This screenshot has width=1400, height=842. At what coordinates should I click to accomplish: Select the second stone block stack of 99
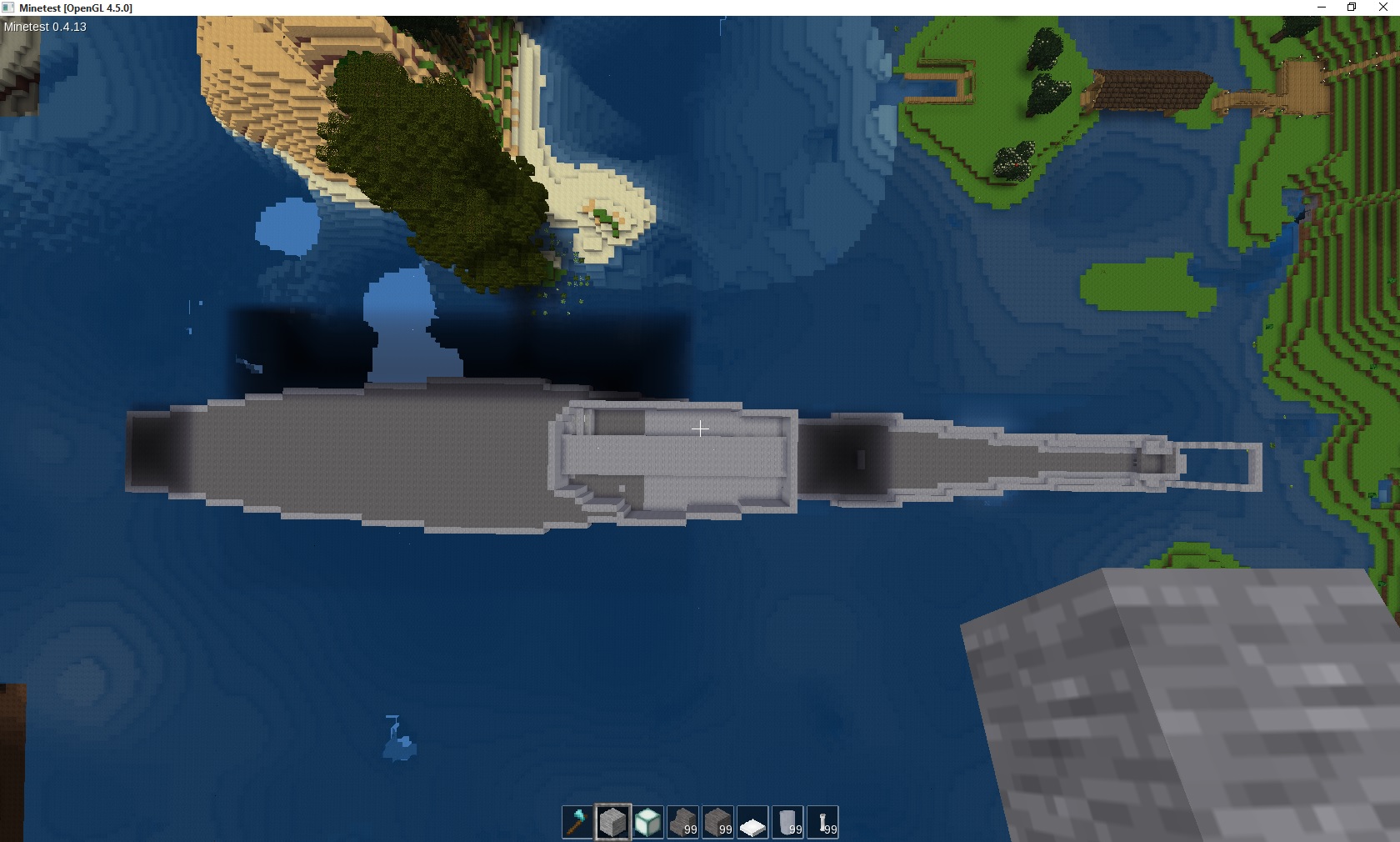(718, 823)
